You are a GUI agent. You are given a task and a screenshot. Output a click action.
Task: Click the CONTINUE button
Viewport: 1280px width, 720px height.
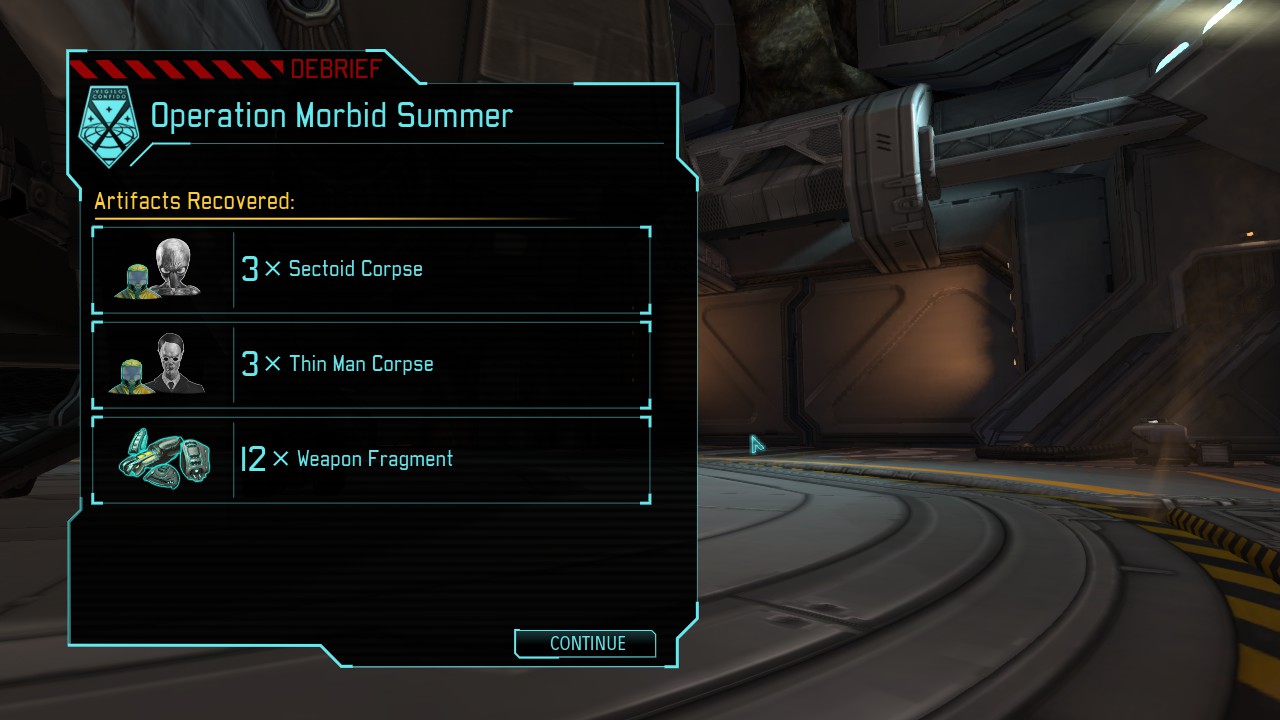pyautogui.click(x=586, y=644)
